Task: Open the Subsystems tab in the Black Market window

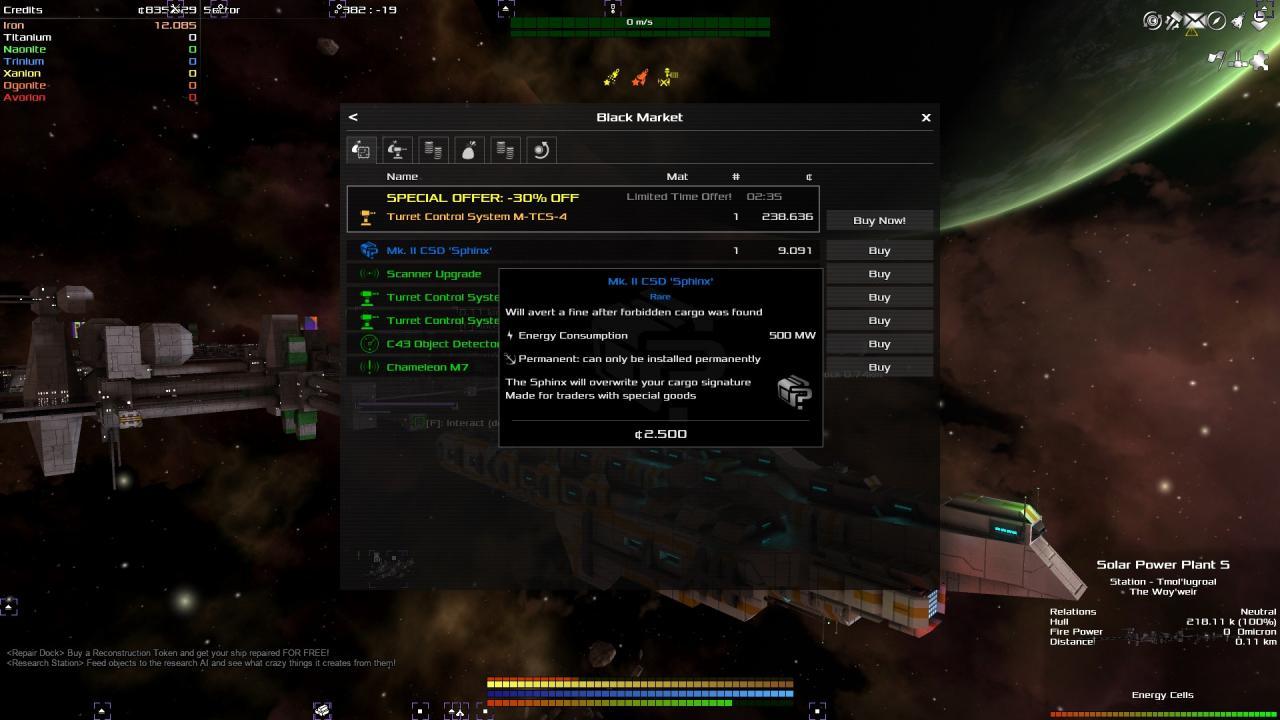Action: [x=361, y=150]
